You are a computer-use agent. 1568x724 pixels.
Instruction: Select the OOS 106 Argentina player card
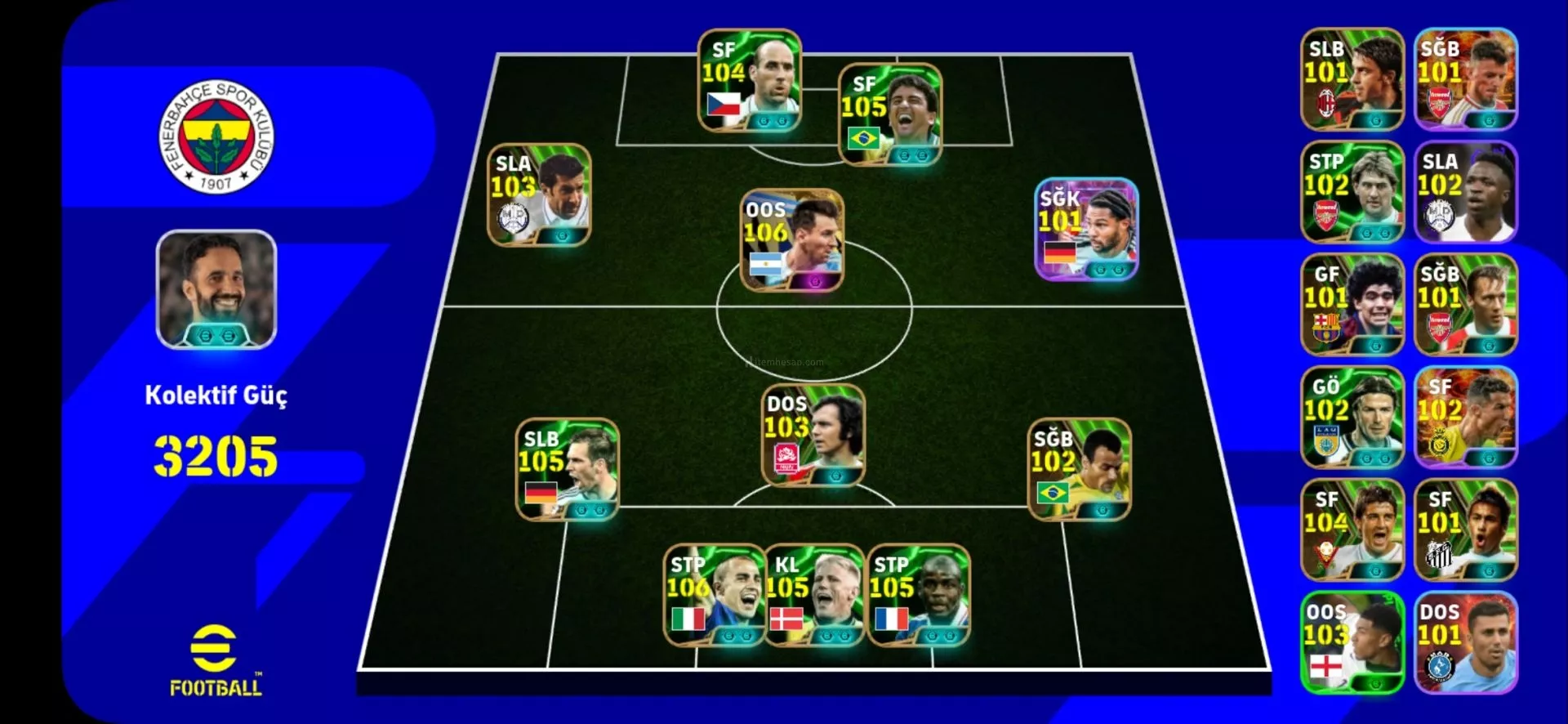(x=791, y=240)
